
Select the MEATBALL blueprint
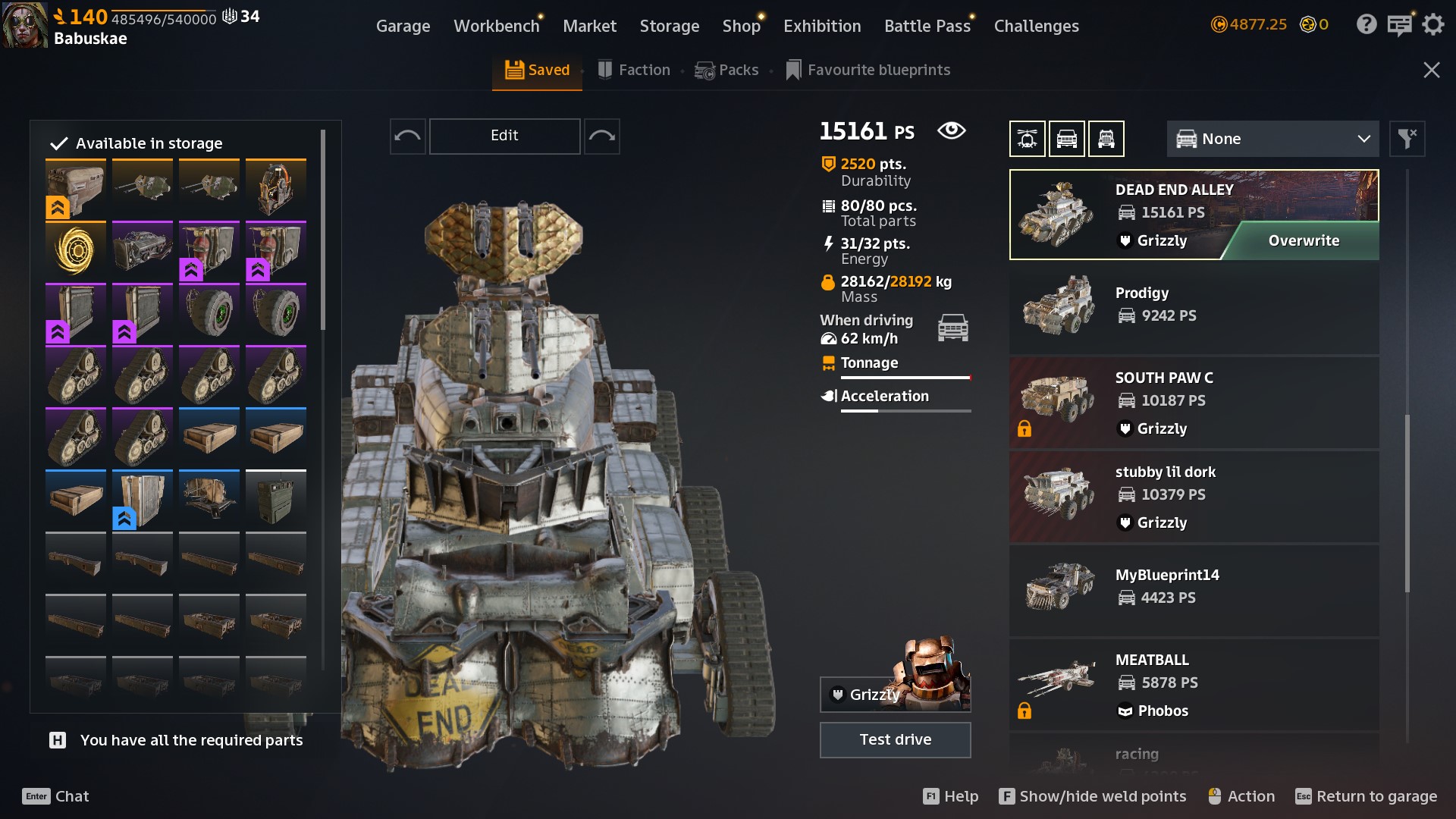tap(1194, 684)
